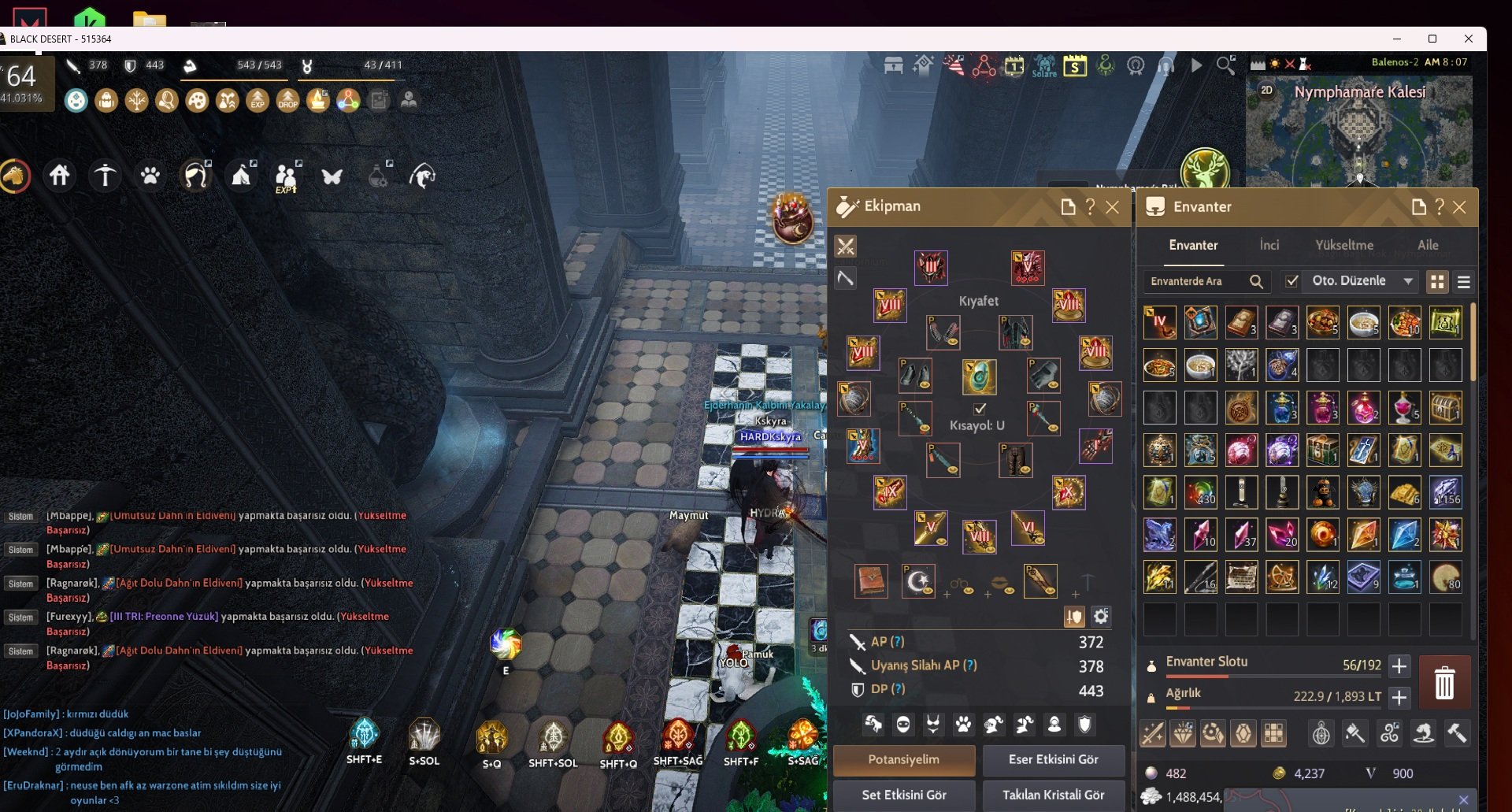
Task: Expand inventory slots with the plus button
Action: click(x=1399, y=666)
